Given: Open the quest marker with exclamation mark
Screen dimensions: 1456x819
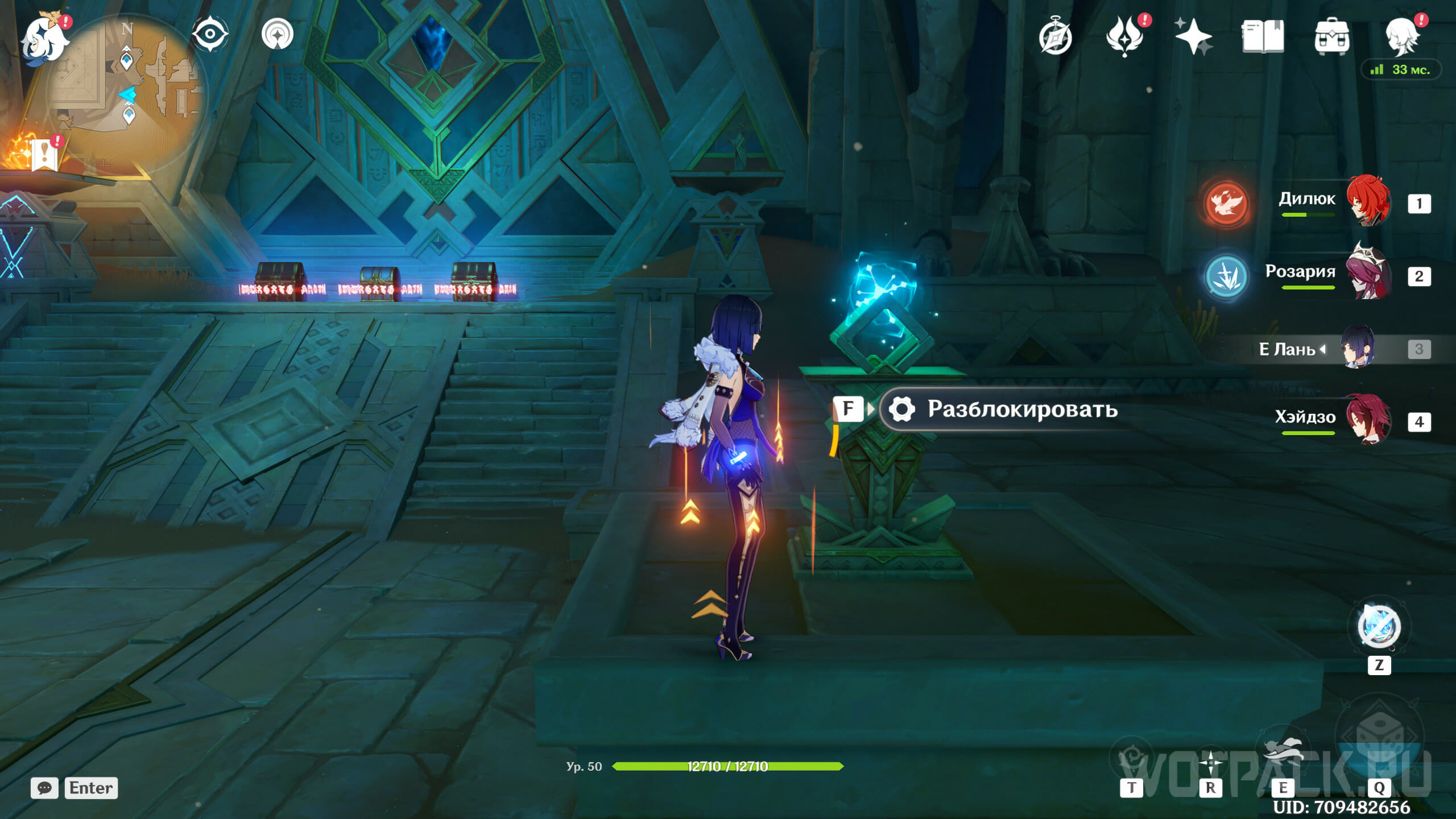Looking at the screenshot, I should 45,154.
